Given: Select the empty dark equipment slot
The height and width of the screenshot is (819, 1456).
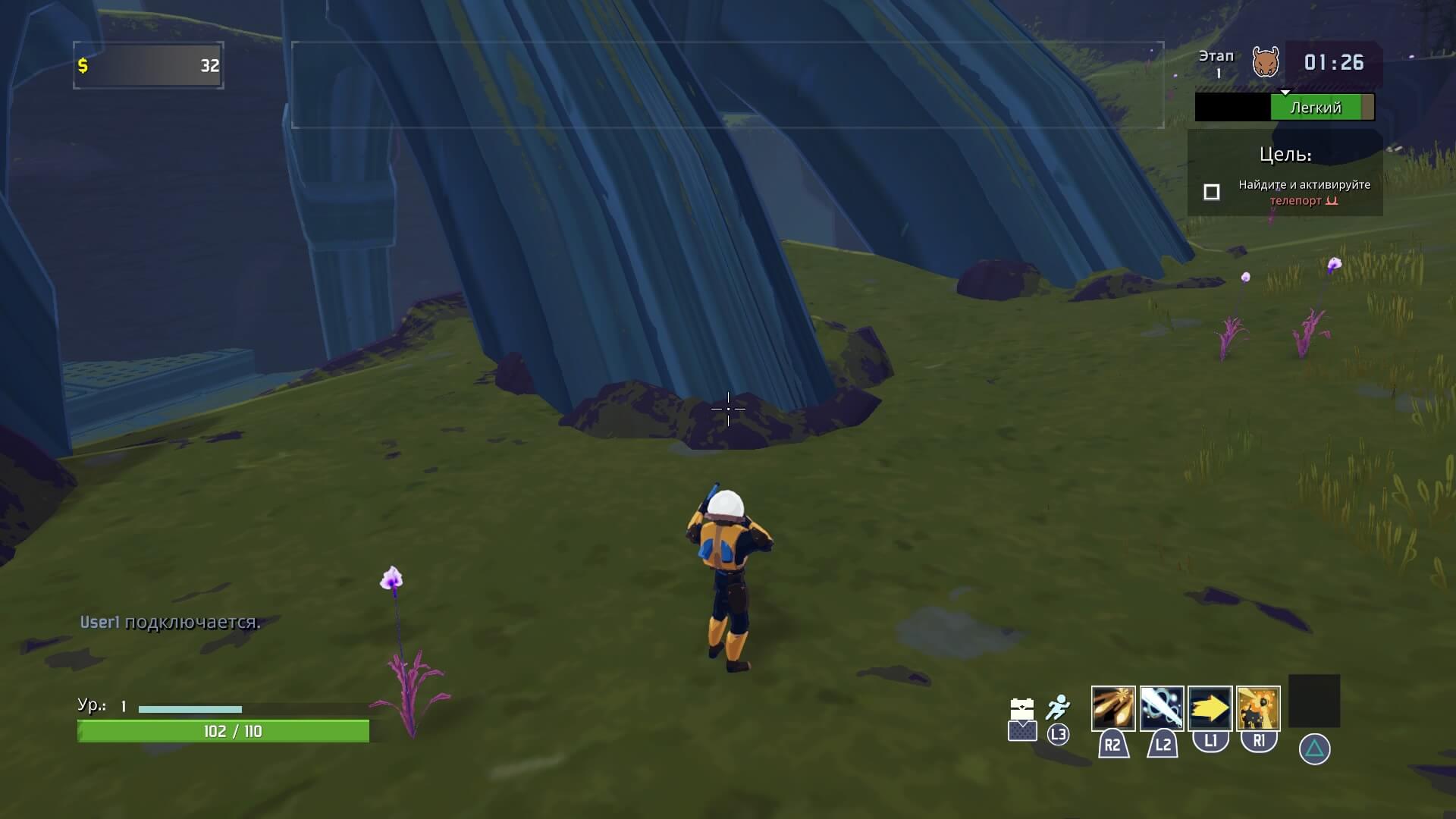Looking at the screenshot, I should click(1314, 701).
